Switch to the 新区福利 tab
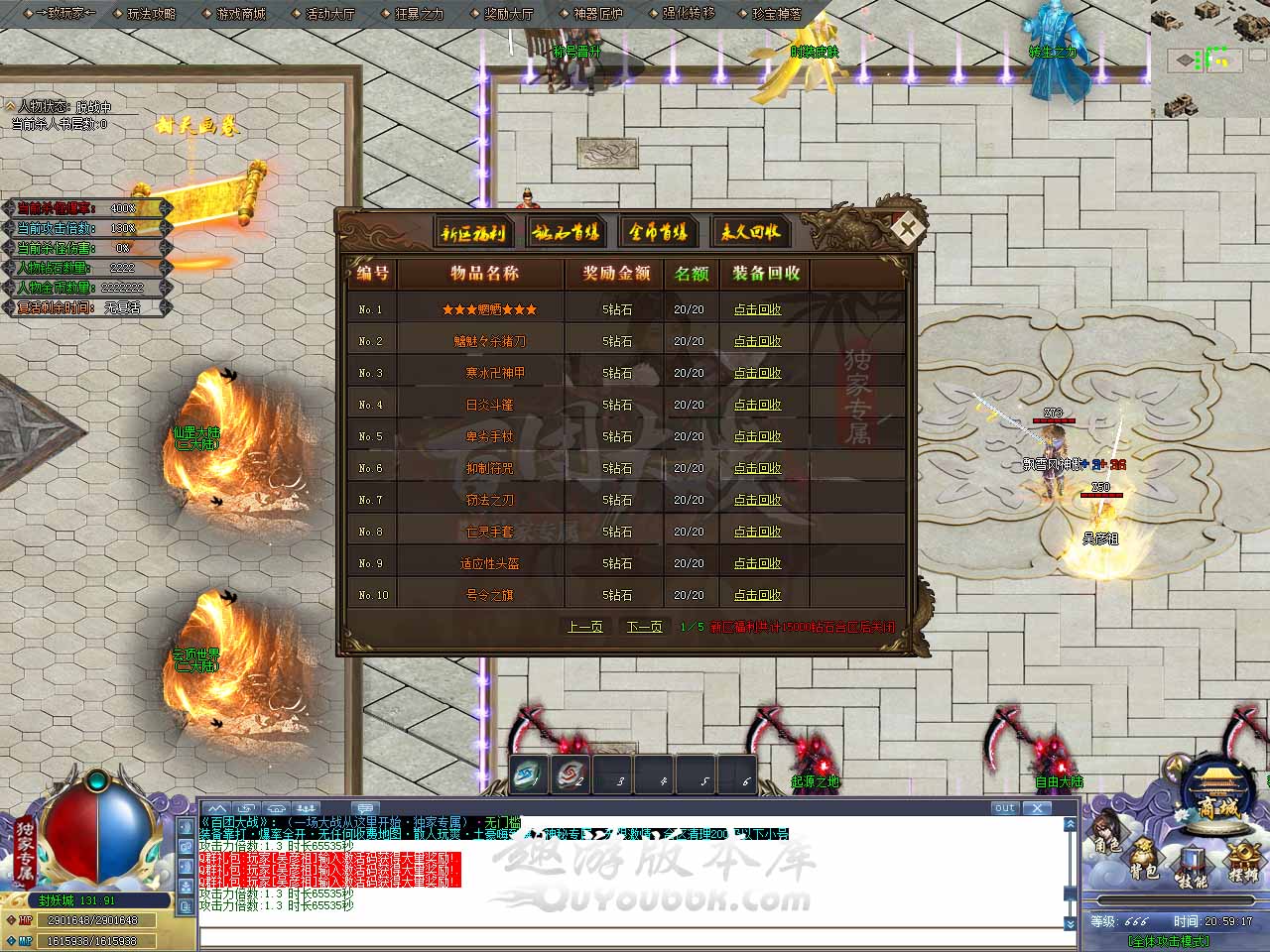Screen dimensions: 1270x952 (x=473, y=233)
